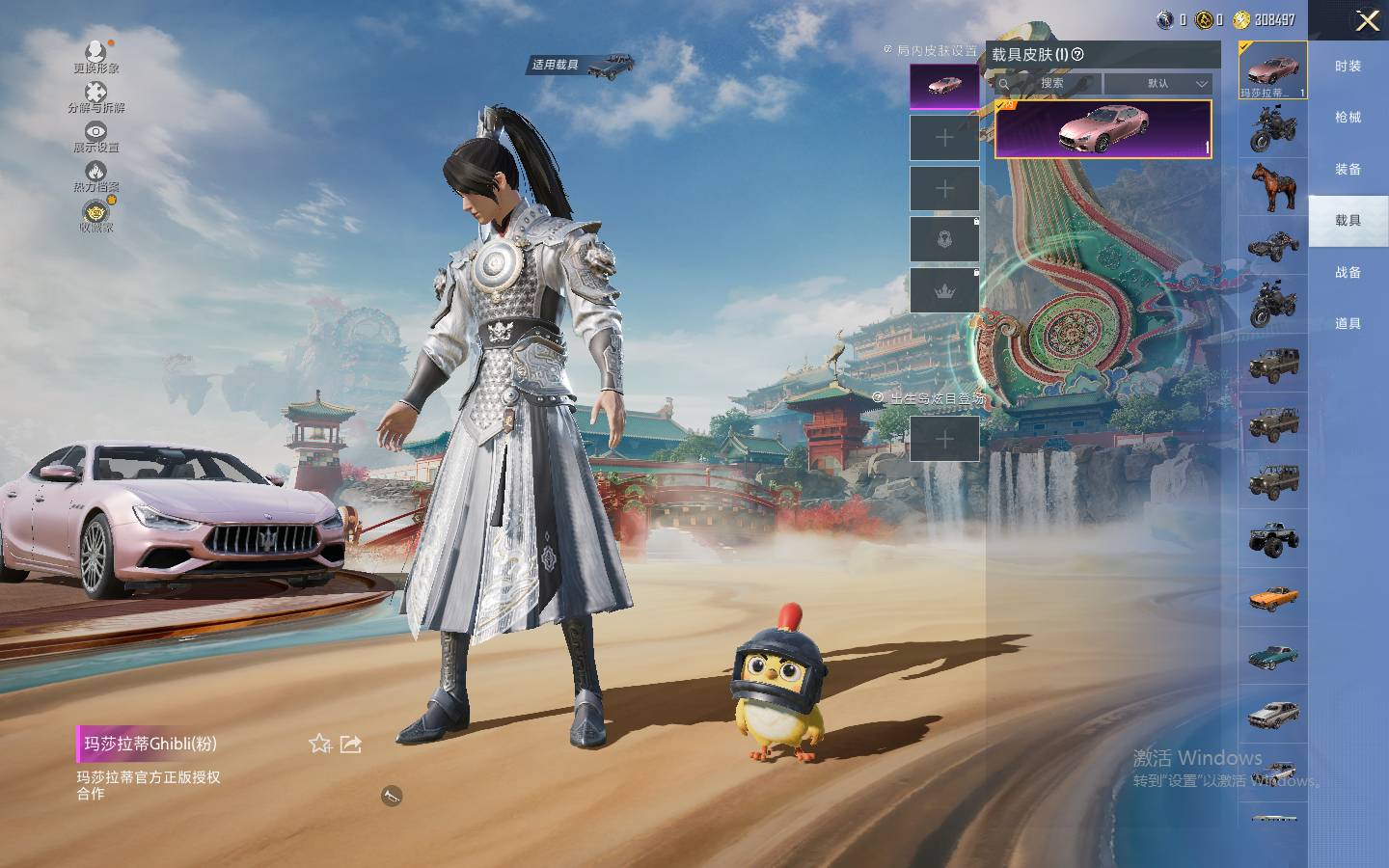Open 分解与拆解 dismantle menu

(x=95, y=96)
